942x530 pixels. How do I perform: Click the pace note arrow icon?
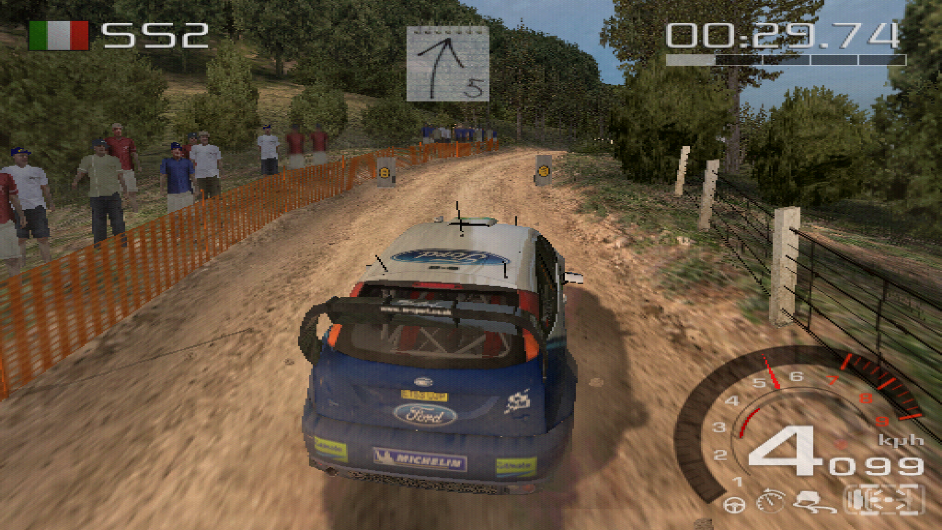pyautogui.click(x=447, y=63)
